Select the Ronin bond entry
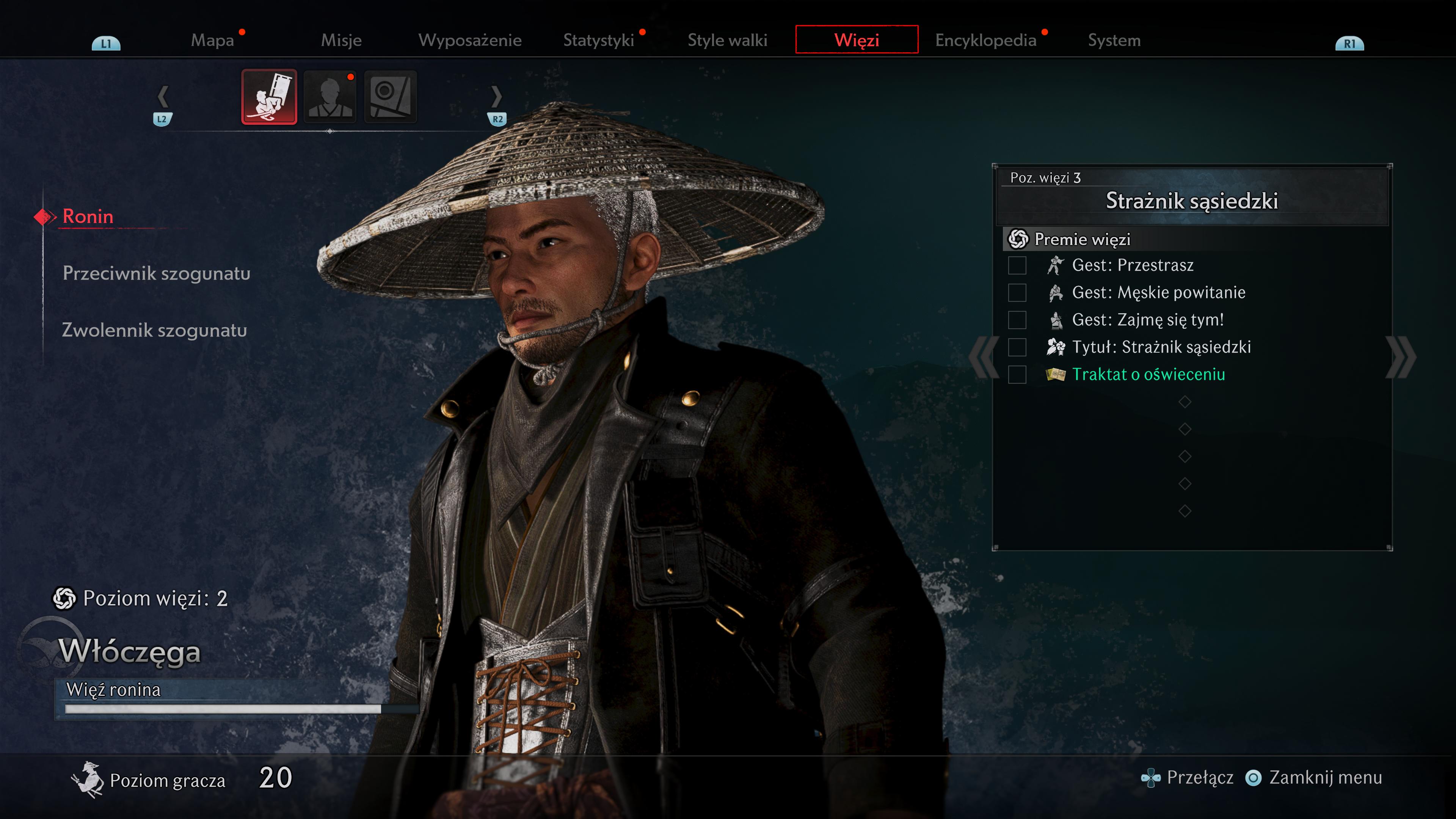Screen dimensions: 1456x819 pyautogui.click(x=88, y=217)
